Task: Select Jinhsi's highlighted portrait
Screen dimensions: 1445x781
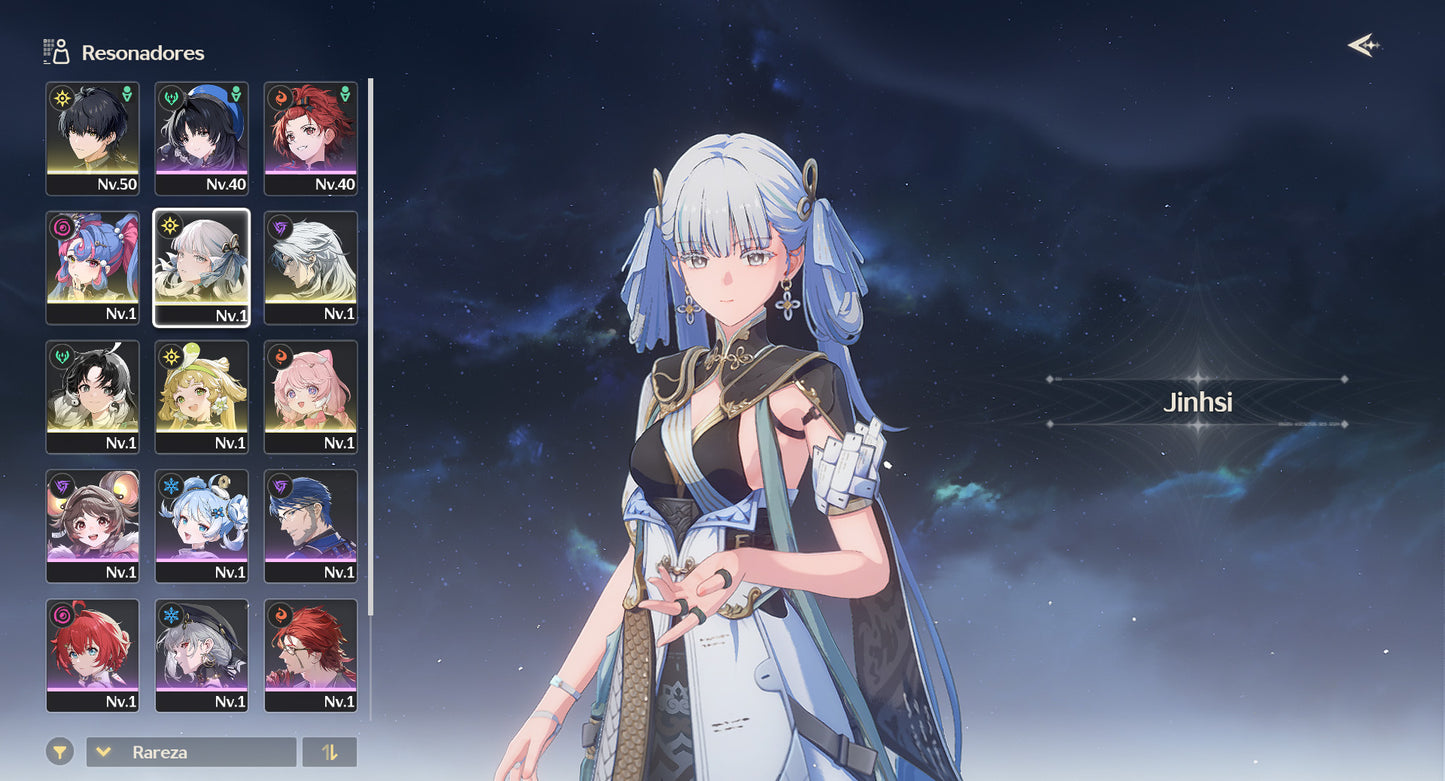Action: pos(201,267)
